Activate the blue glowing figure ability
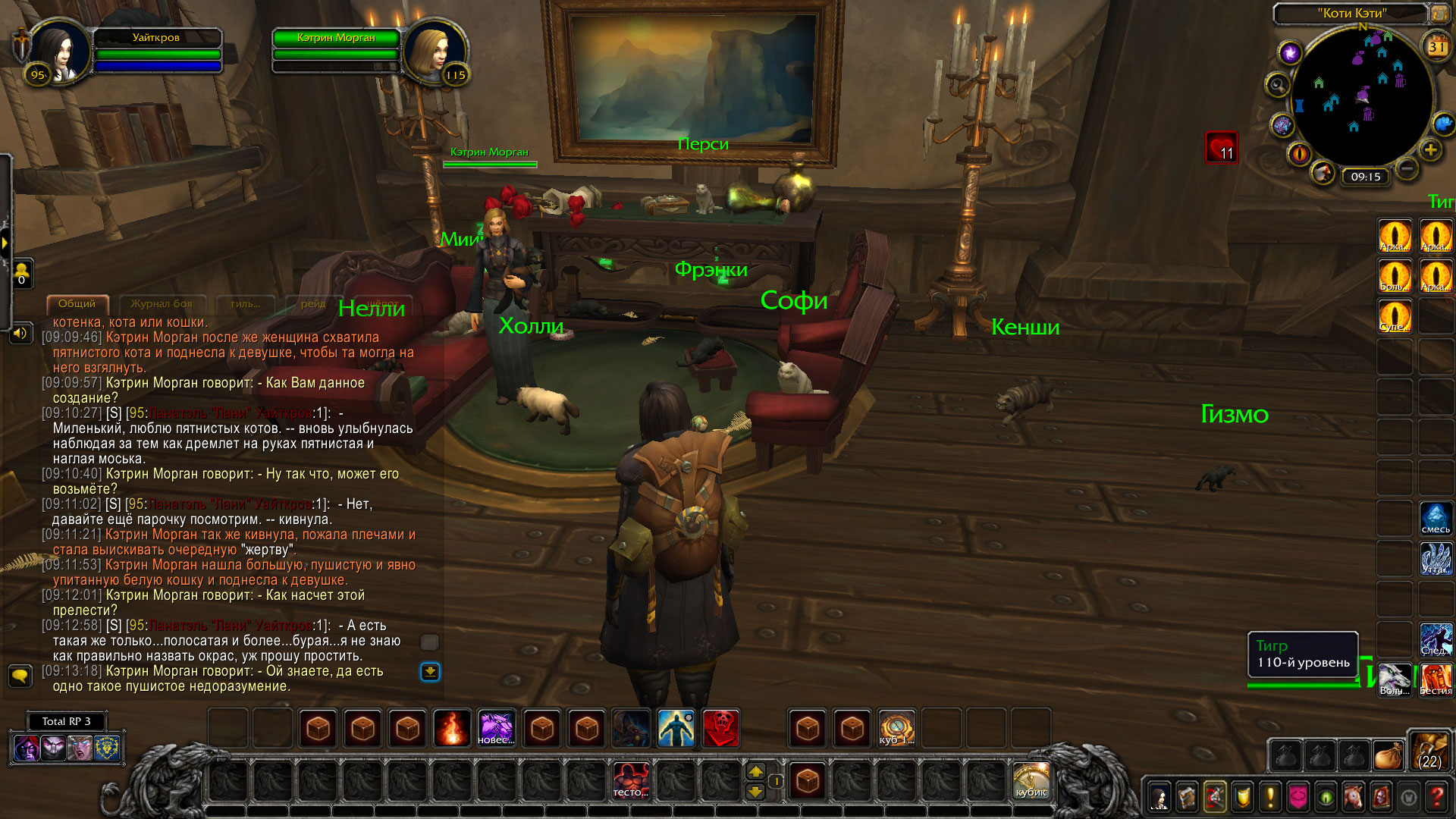This screenshot has width=1456, height=819. coord(676,729)
